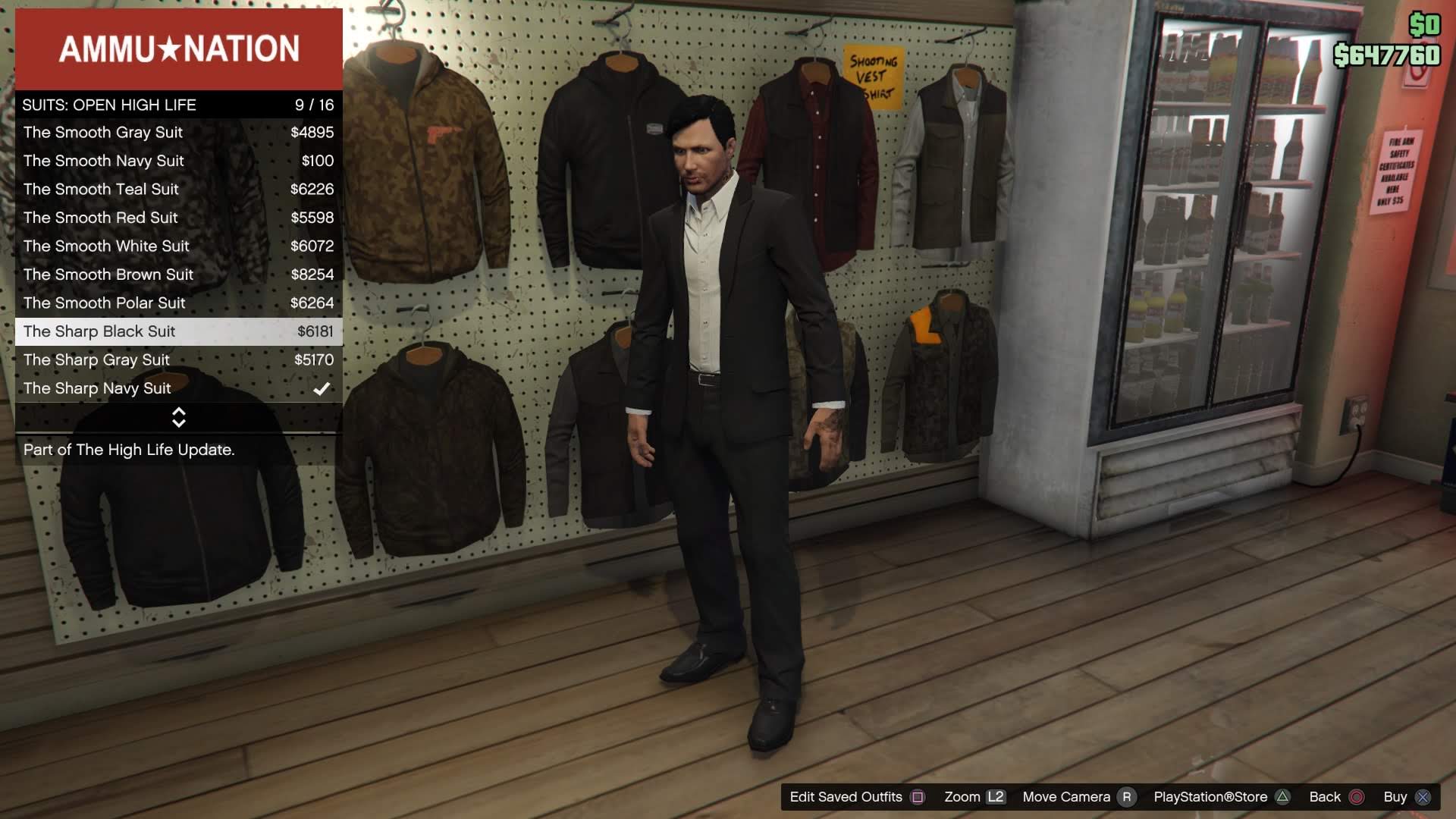Select the highlighted Sharp Black Suit row

tap(179, 331)
